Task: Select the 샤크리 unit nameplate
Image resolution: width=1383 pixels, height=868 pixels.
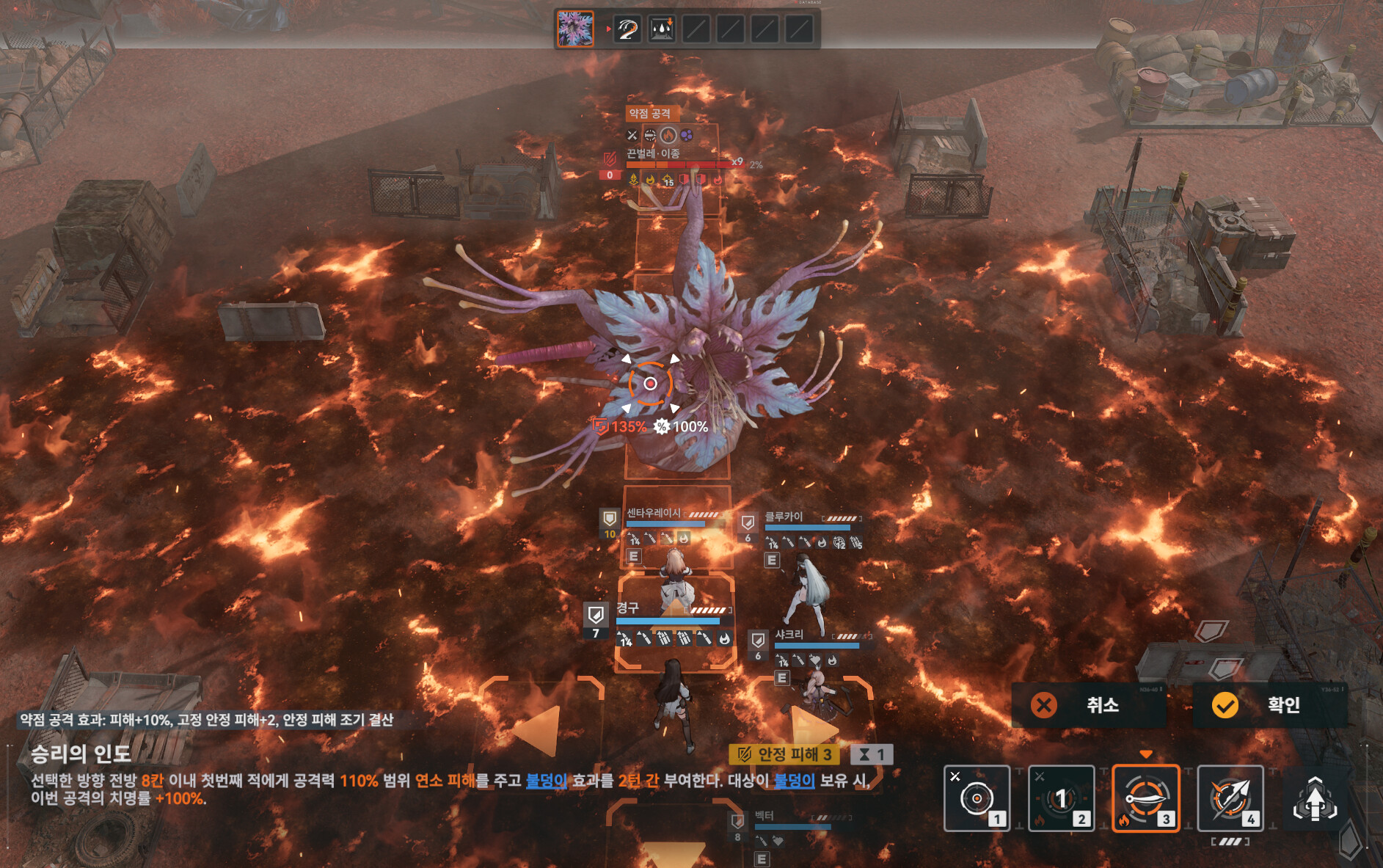Action: point(789,635)
